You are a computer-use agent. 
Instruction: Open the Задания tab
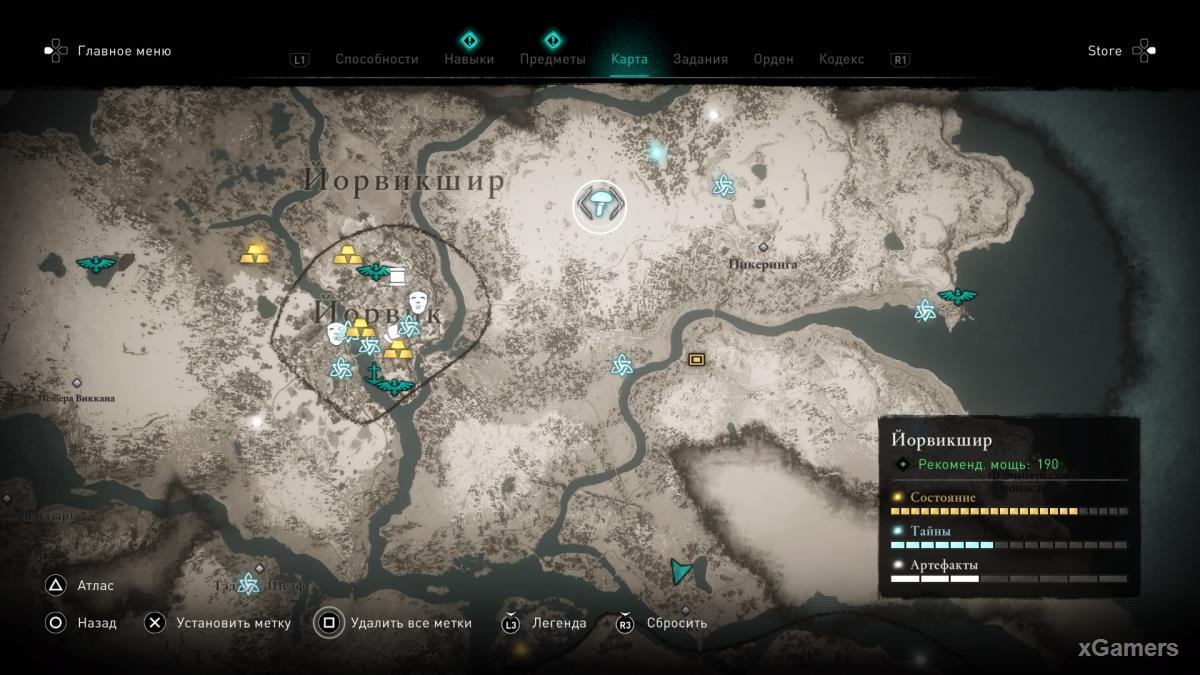point(700,59)
